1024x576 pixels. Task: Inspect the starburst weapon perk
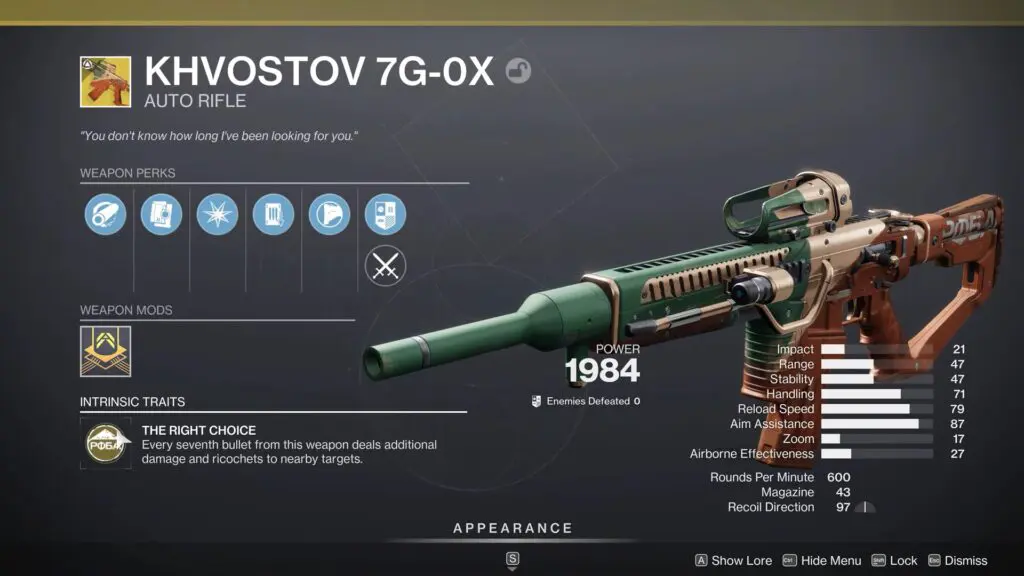point(217,215)
